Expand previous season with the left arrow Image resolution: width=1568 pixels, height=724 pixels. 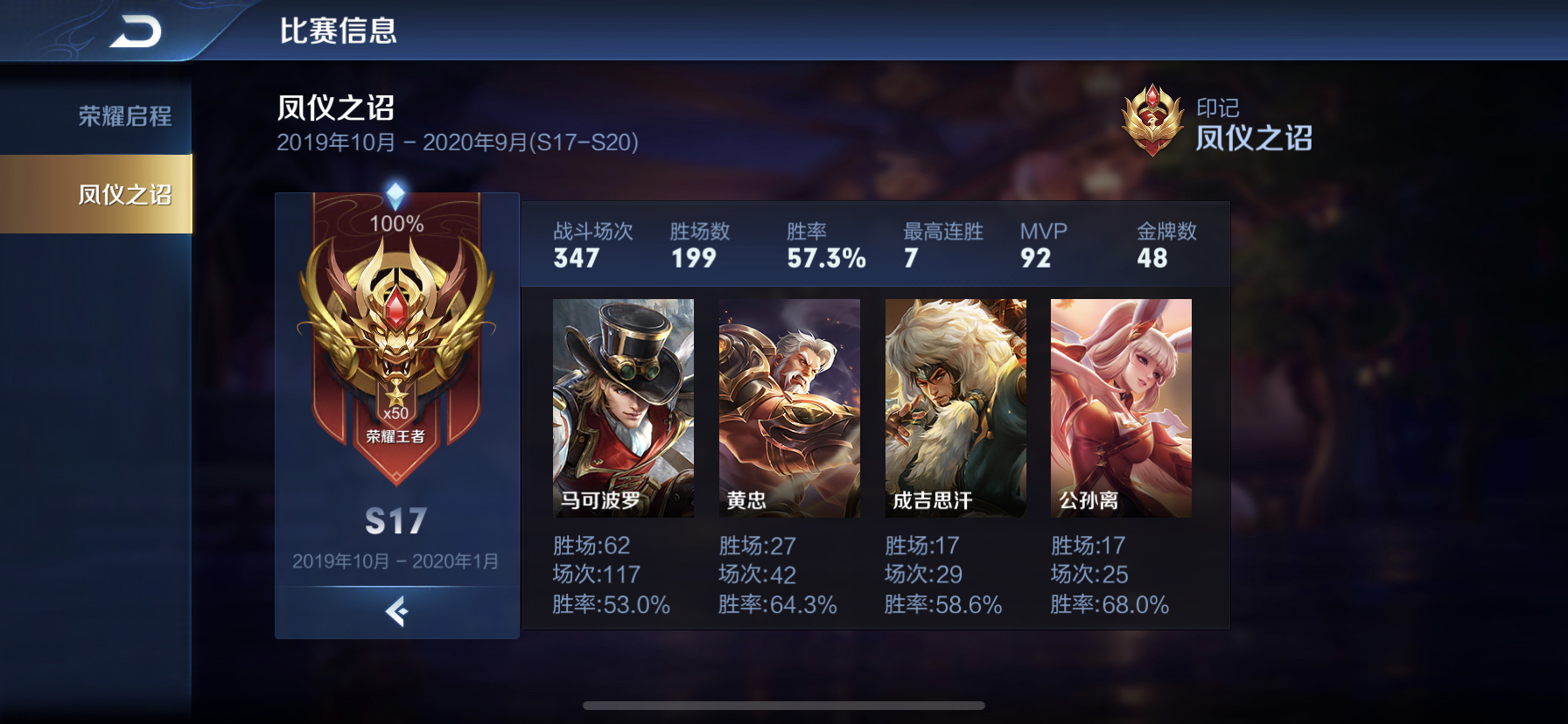pyautogui.click(x=396, y=613)
